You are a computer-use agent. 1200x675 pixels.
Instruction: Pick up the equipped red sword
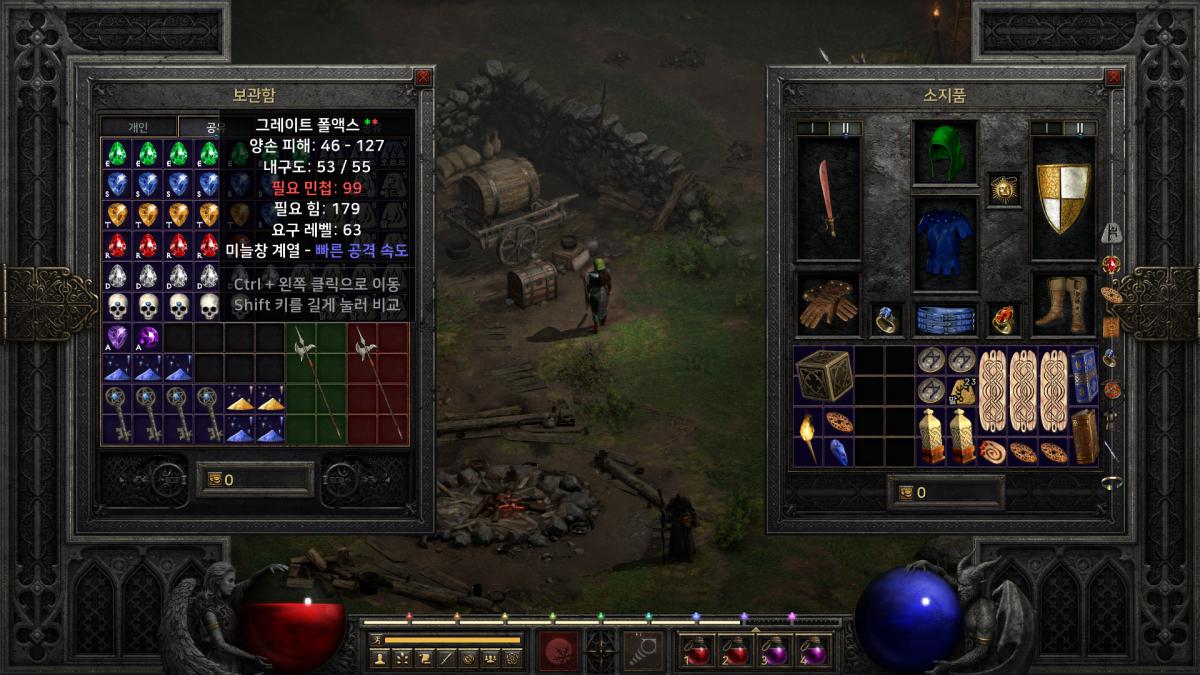[x=827, y=198]
